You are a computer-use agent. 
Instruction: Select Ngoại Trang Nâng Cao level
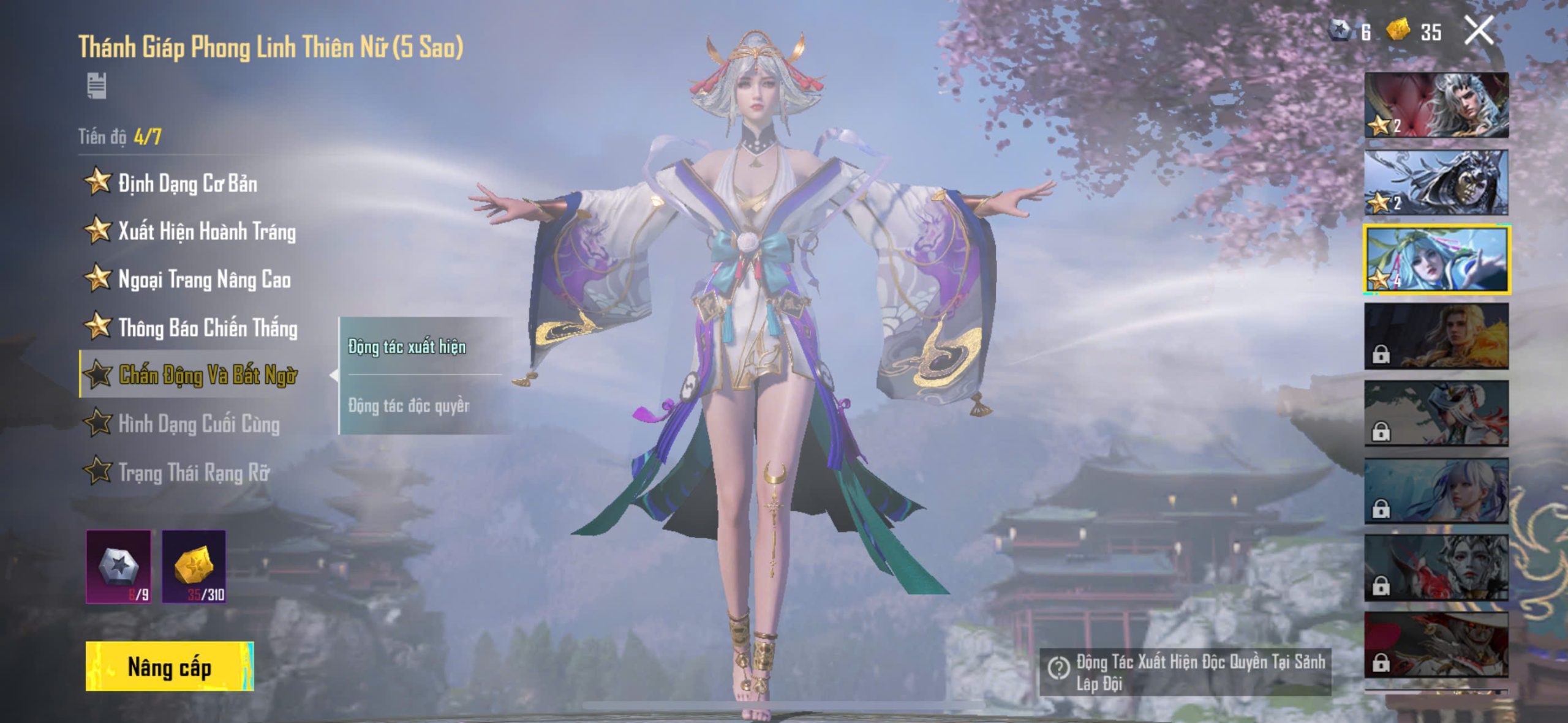[203, 280]
